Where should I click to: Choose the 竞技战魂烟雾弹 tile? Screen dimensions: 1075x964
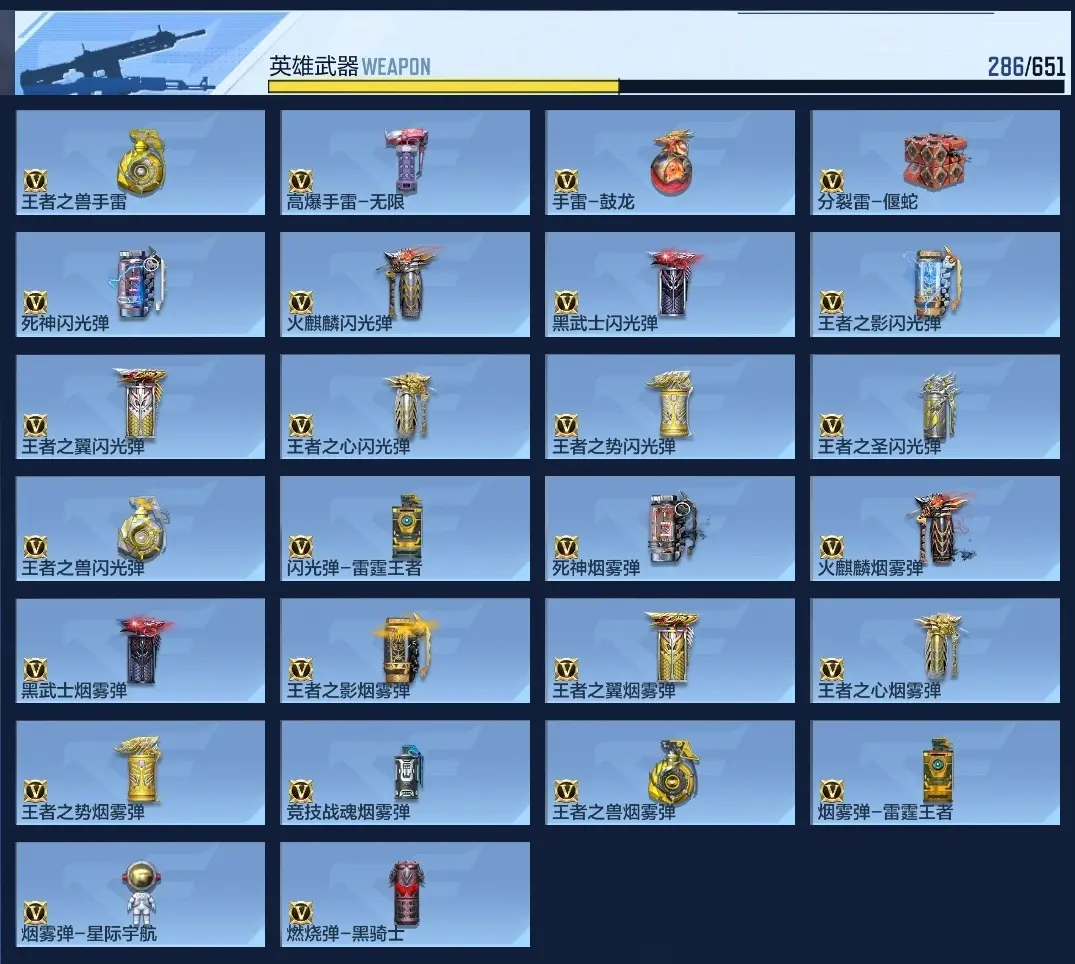(405, 773)
